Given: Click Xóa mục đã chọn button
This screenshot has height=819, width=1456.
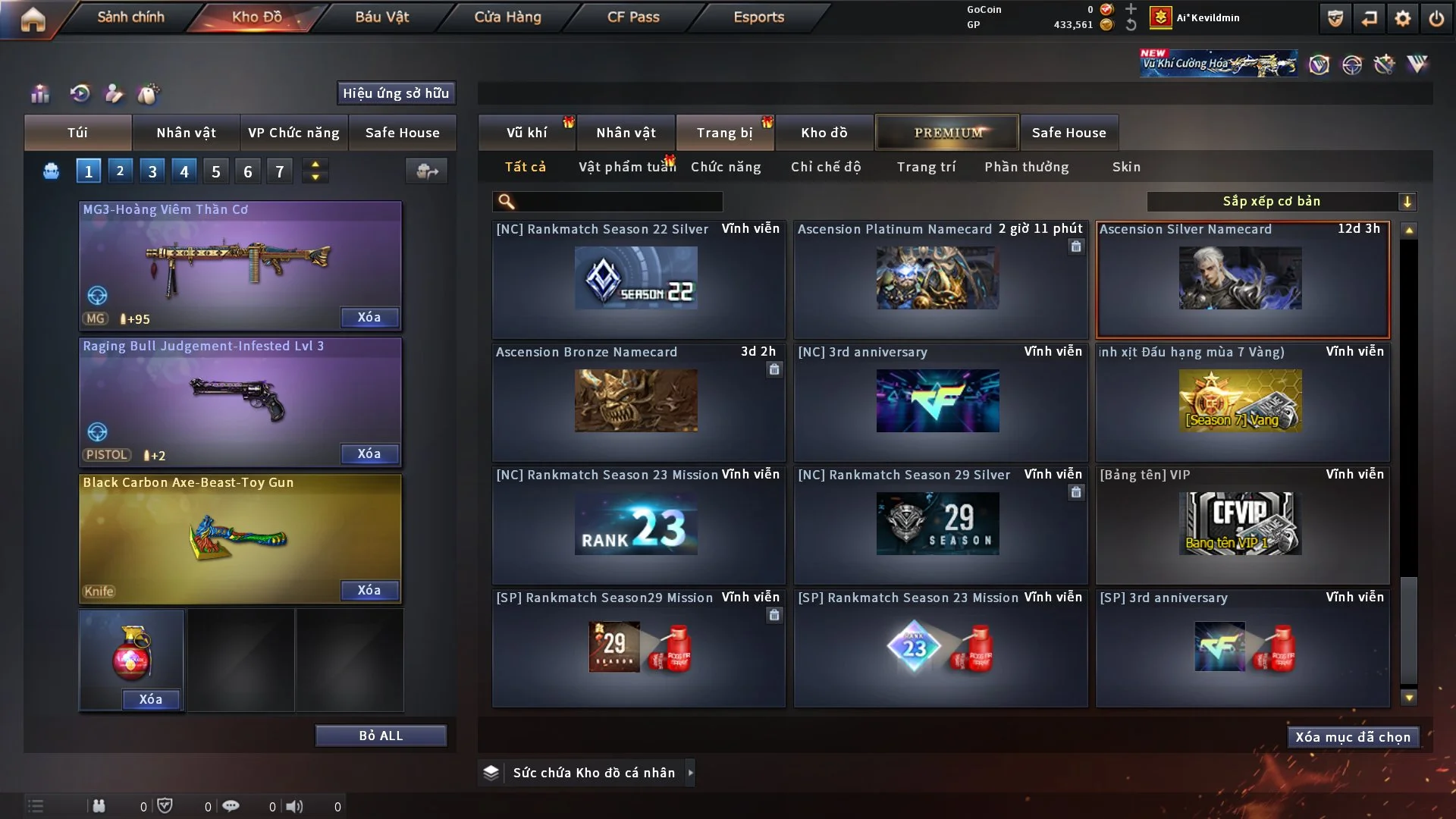Looking at the screenshot, I should click(x=1353, y=737).
